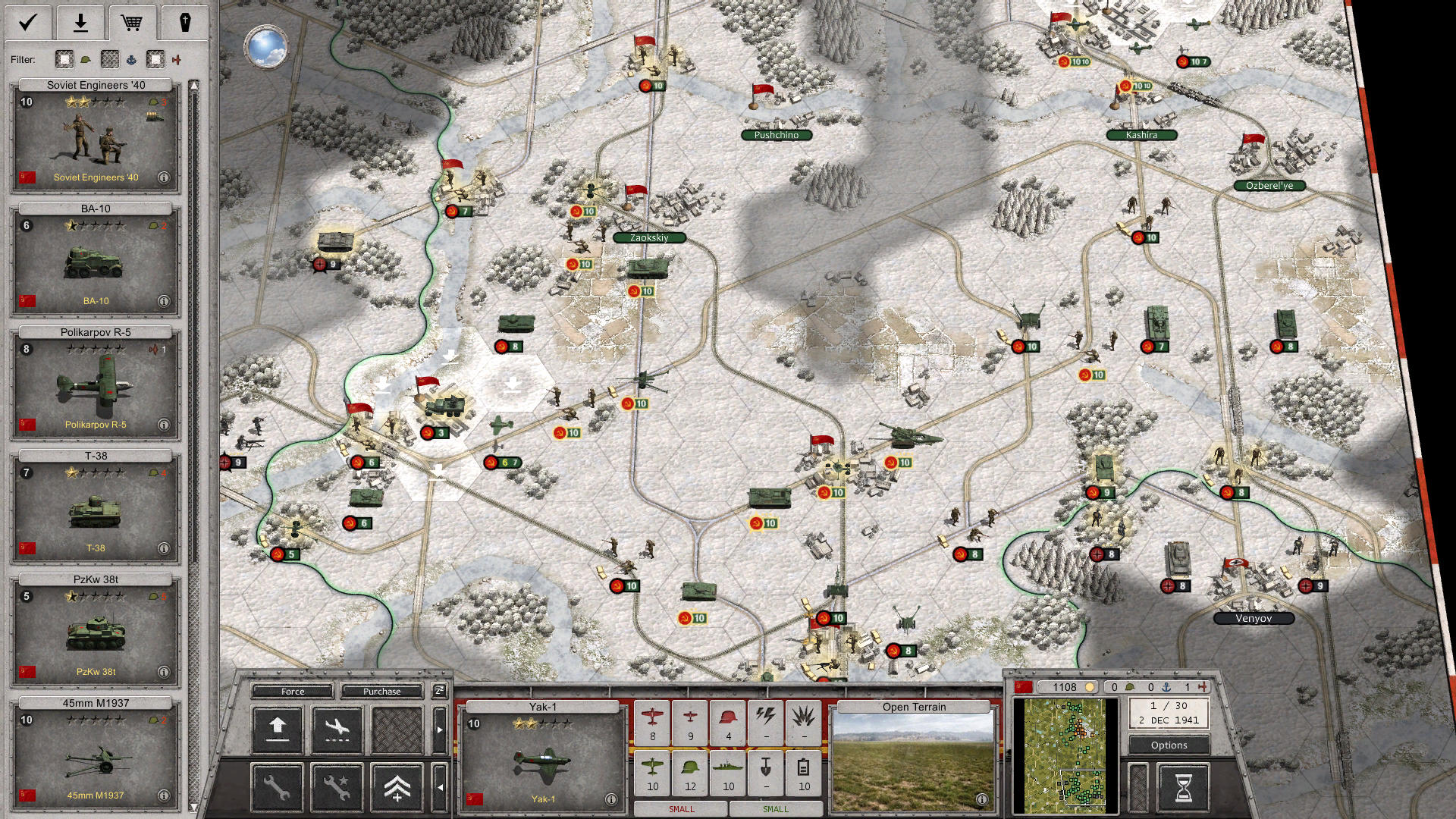Activate the wrench repair button
Screen dimensions: 1456x819
tap(277, 788)
